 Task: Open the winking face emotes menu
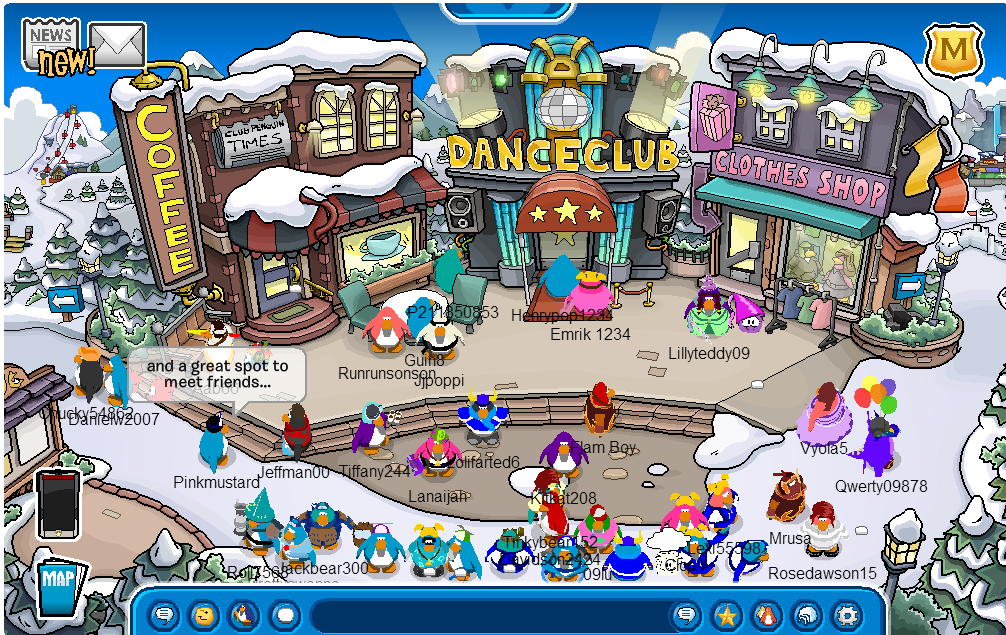pyautogui.click(x=204, y=614)
